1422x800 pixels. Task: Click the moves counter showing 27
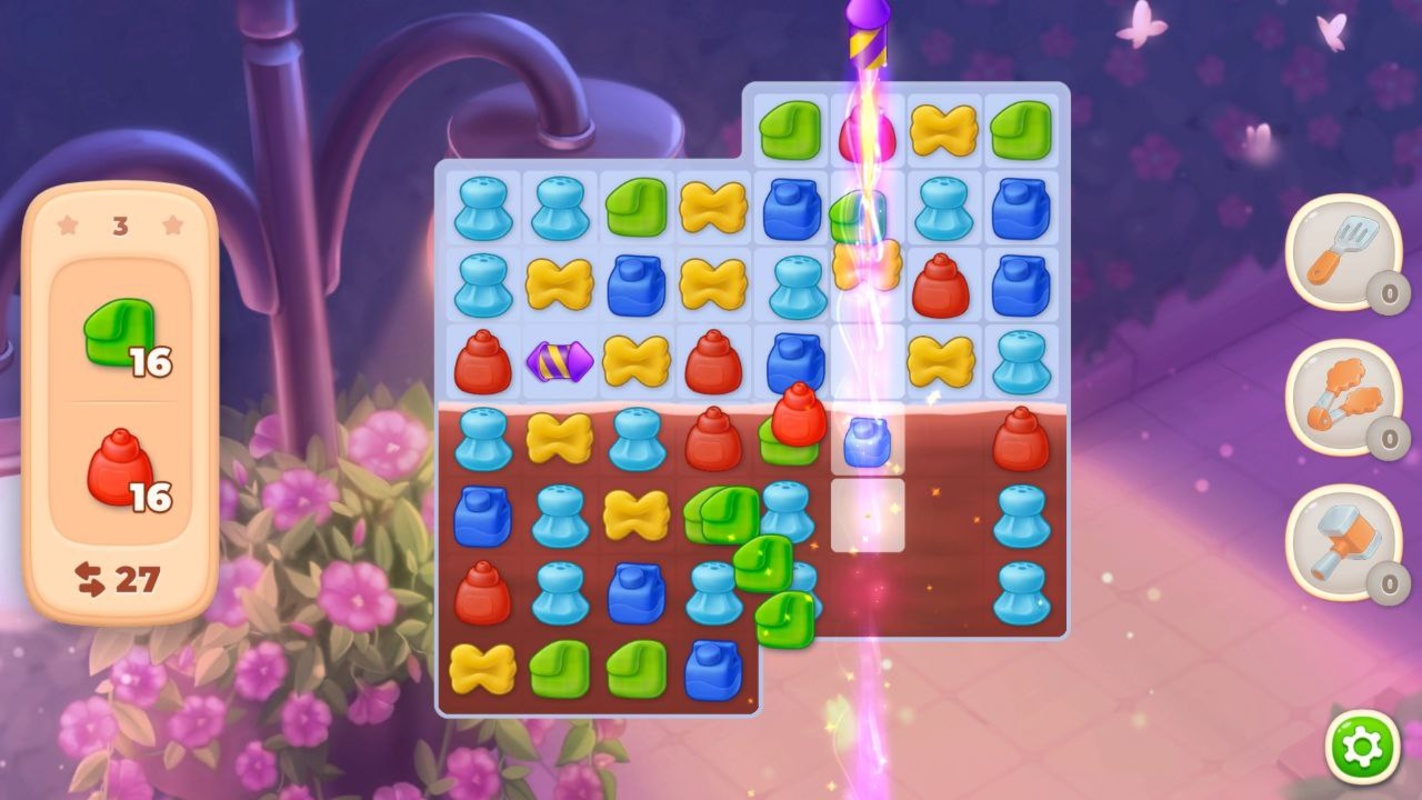pos(139,578)
